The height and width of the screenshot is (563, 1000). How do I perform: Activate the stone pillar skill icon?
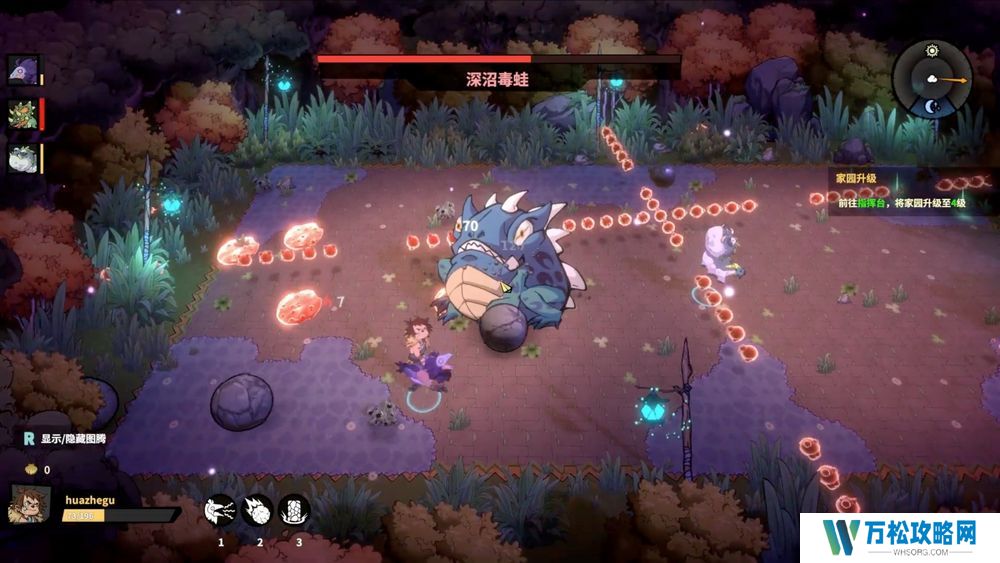[x=294, y=511]
